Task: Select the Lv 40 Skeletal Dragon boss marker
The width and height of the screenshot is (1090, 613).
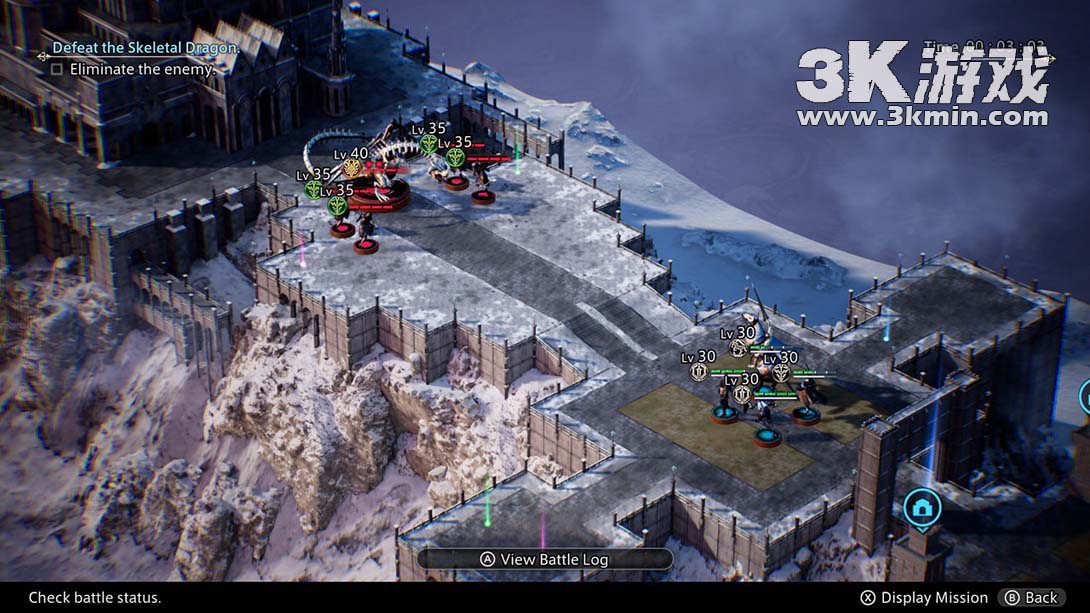Action: coord(352,167)
